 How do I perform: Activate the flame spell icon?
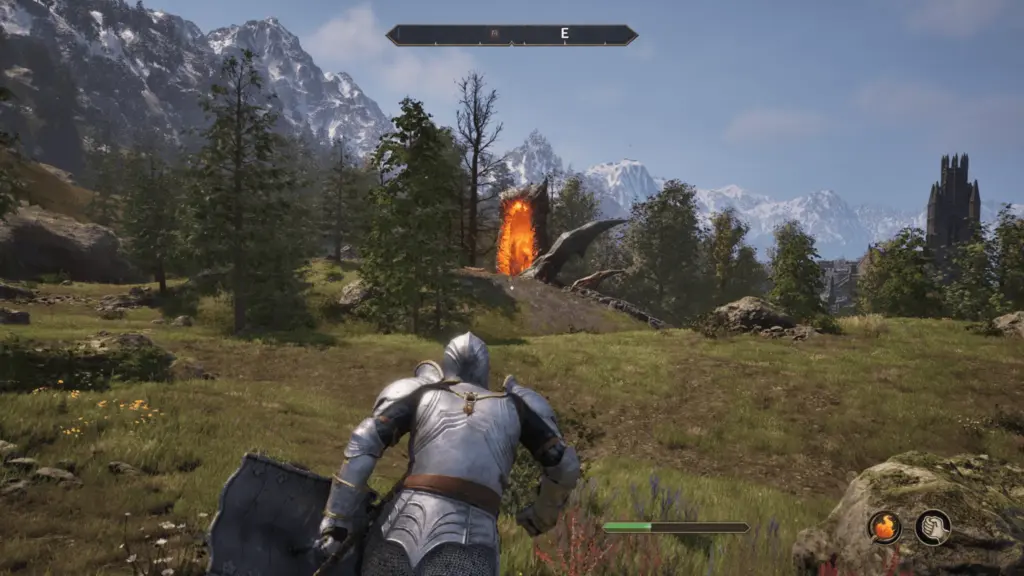[884, 527]
